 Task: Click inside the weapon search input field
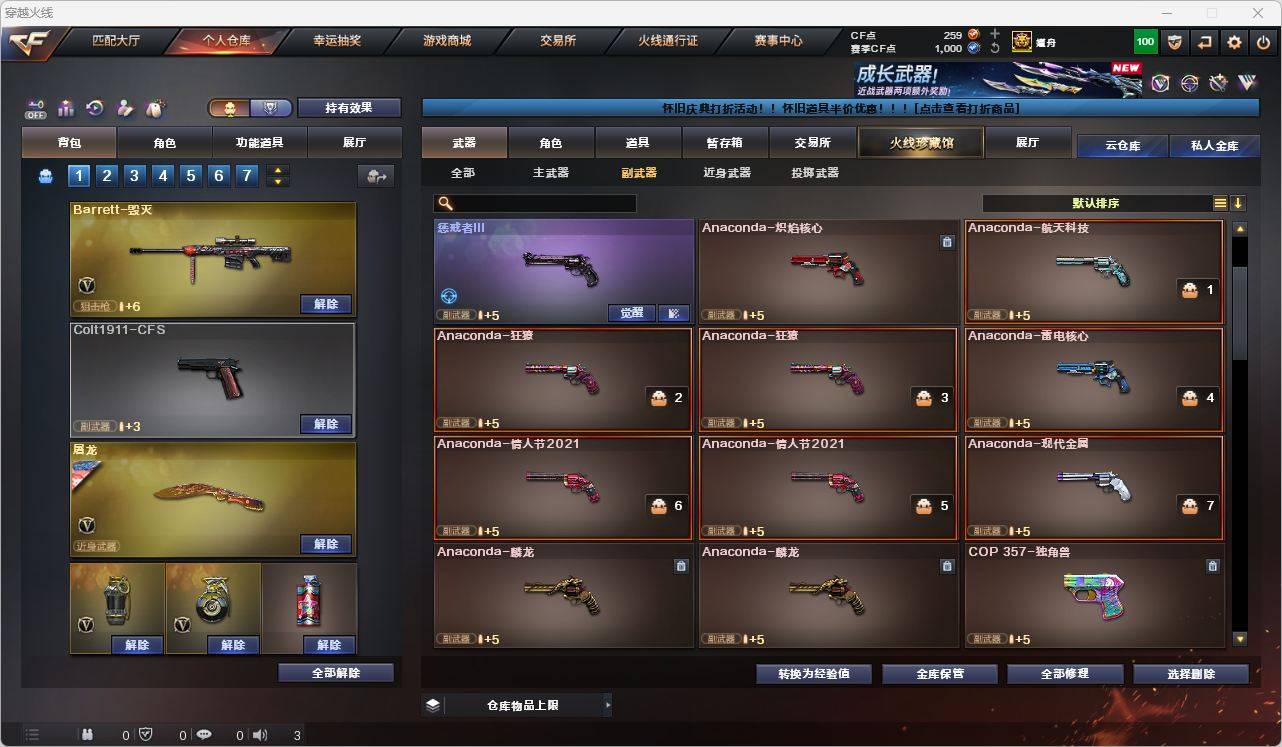[540, 203]
